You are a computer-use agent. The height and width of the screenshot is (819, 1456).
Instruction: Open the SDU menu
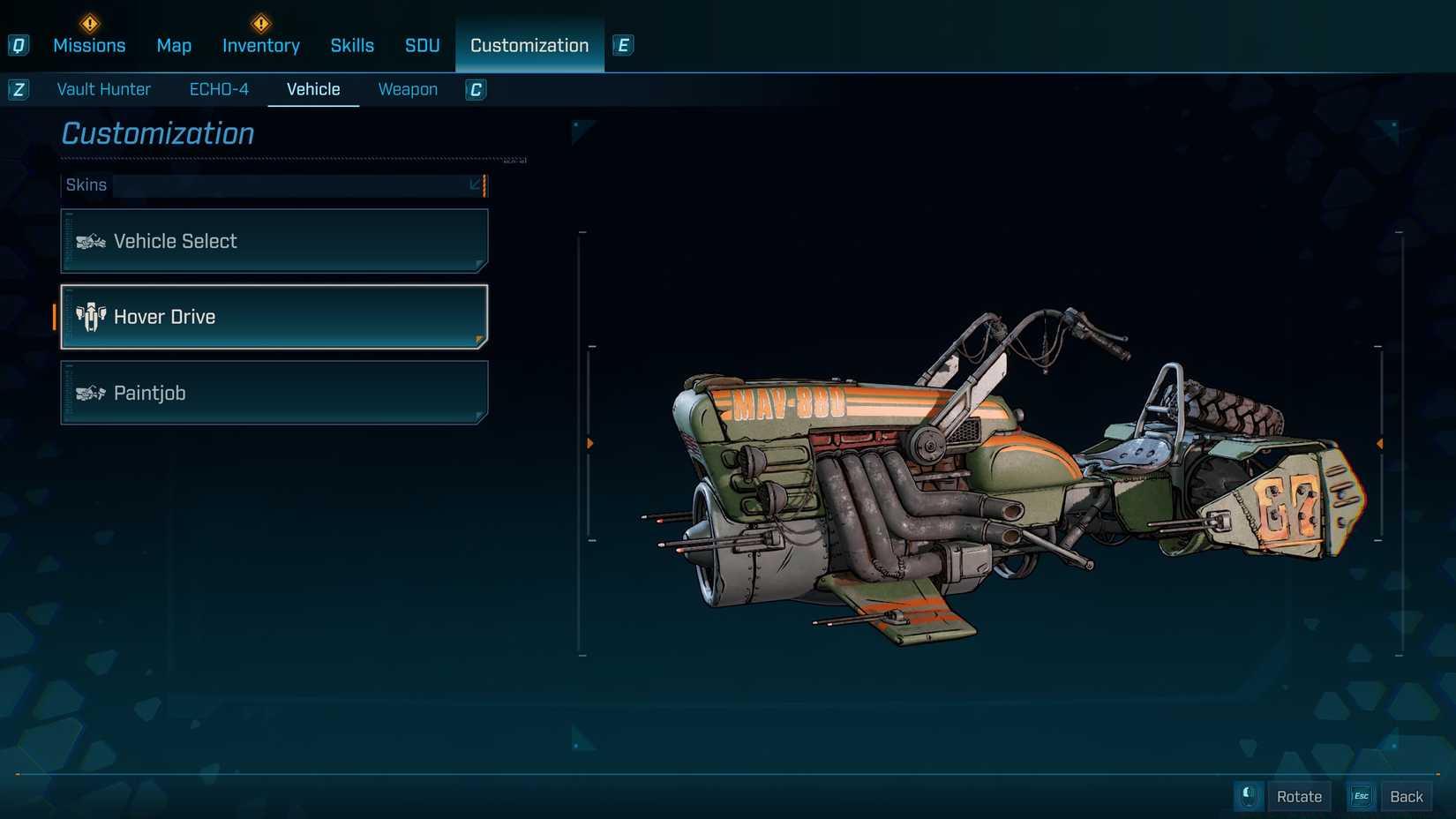[x=421, y=45]
